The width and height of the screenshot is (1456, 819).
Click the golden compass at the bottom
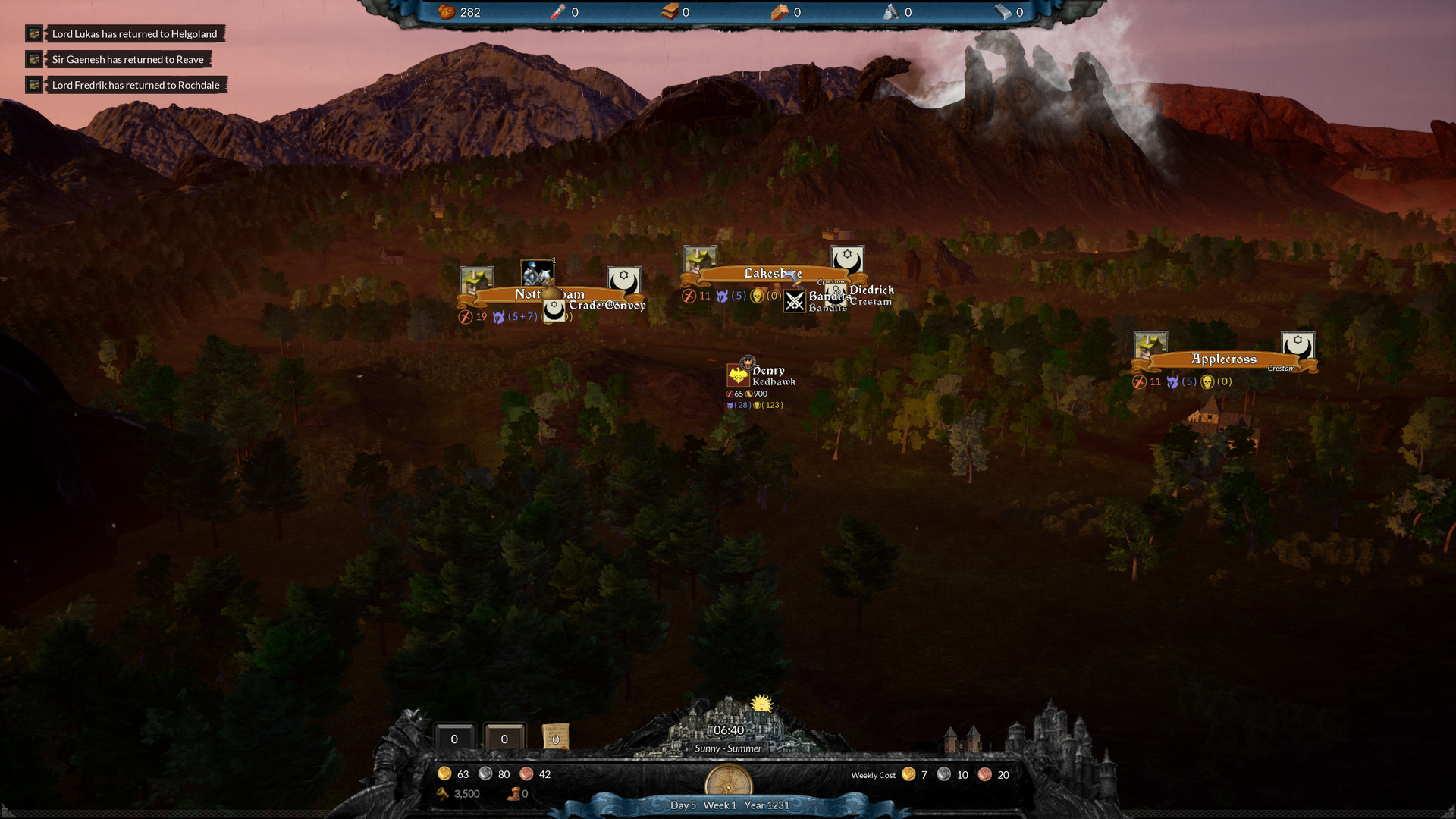pyautogui.click(x=728, y=781)
